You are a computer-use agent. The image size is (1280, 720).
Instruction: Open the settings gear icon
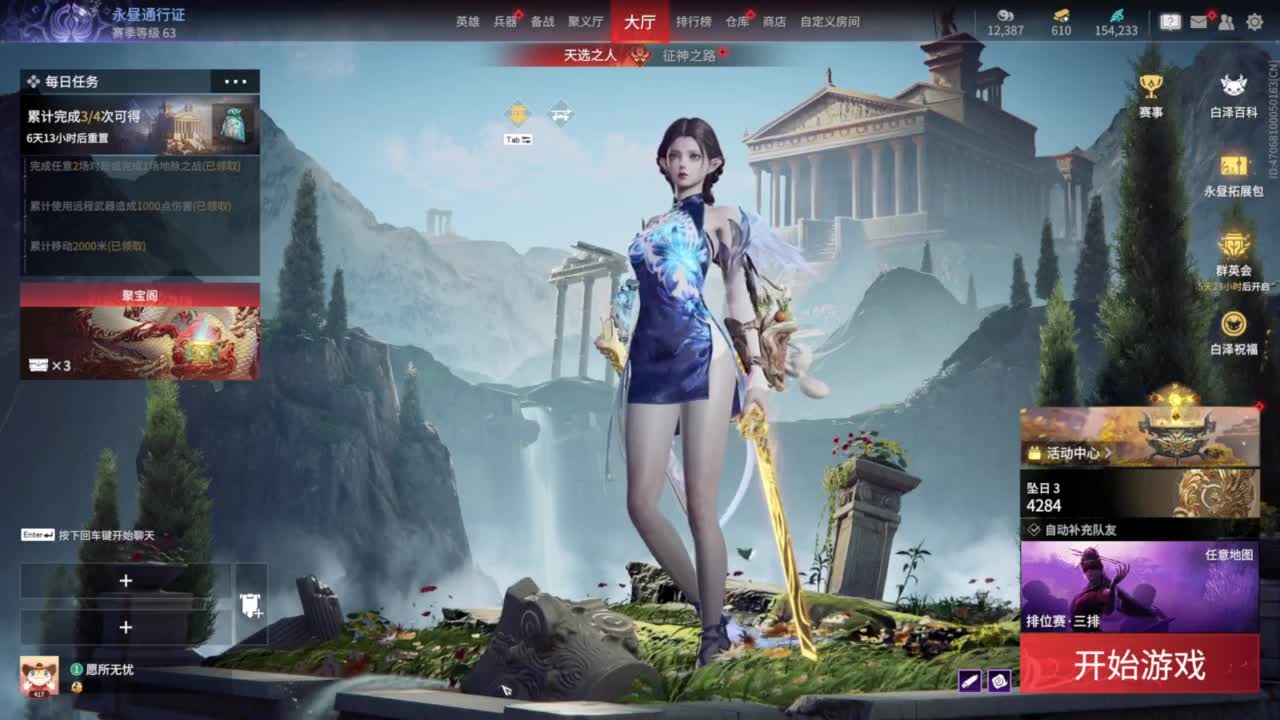point(1253,22)
